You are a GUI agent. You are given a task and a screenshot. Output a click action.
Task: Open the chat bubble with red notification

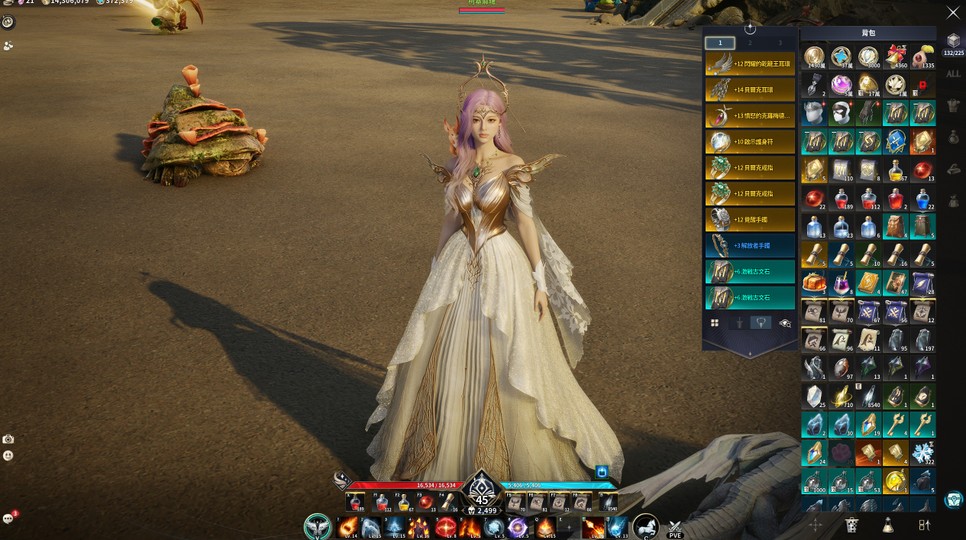tap(8, 518)
